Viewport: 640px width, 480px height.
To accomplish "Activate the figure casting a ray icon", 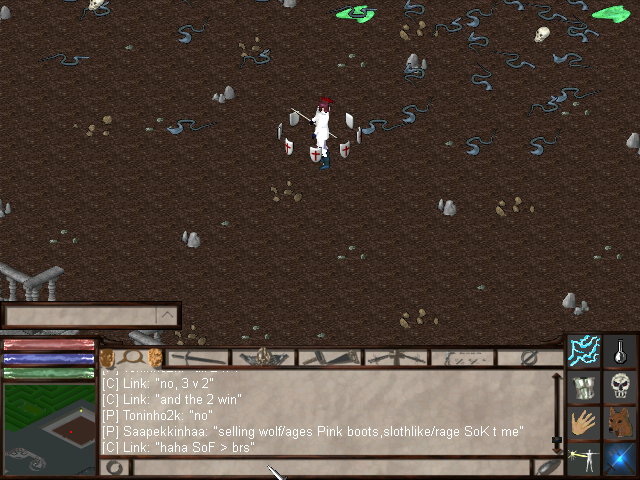I will [x=584, y=459].
